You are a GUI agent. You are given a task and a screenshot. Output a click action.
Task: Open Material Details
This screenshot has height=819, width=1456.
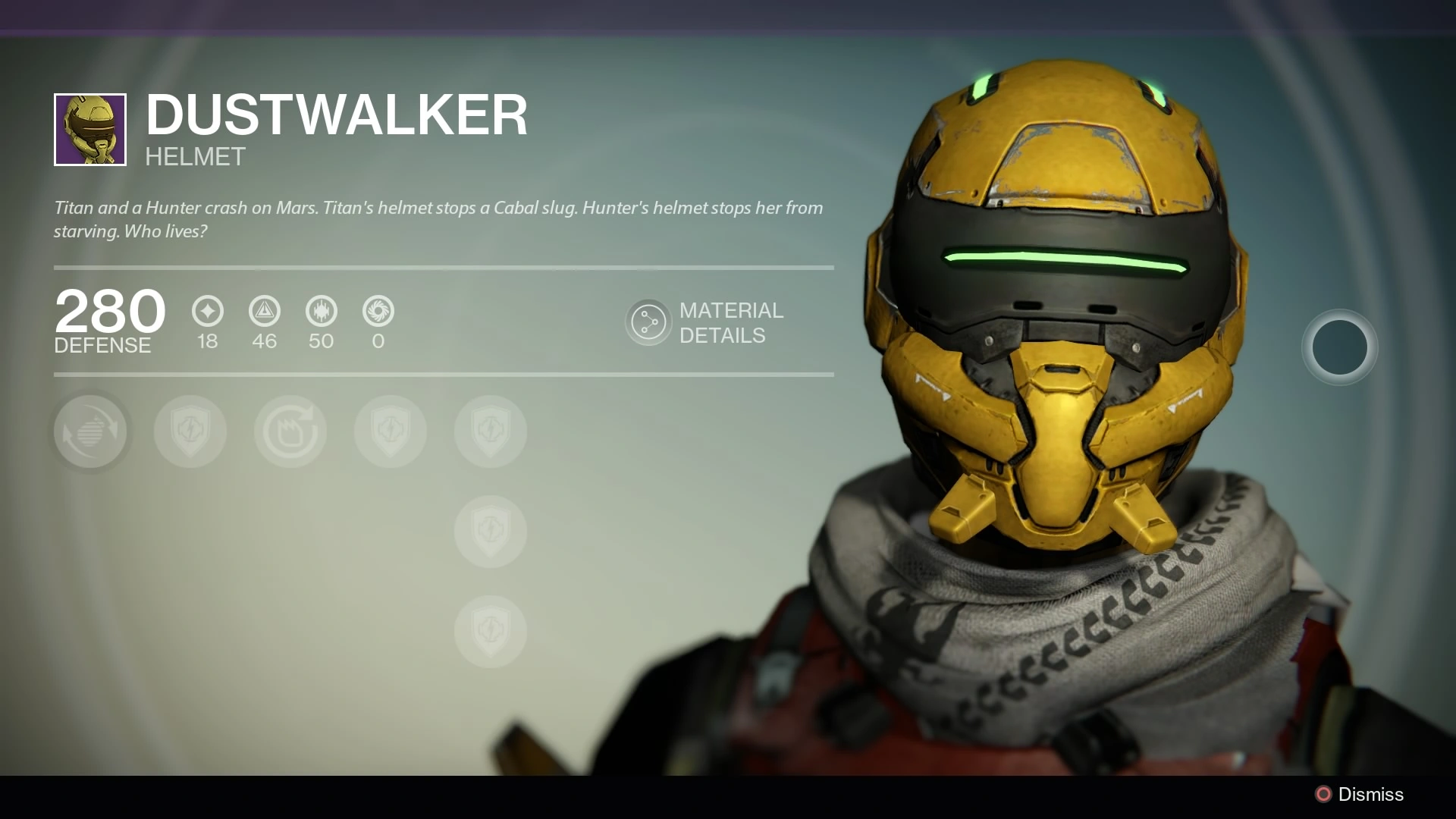705,322
